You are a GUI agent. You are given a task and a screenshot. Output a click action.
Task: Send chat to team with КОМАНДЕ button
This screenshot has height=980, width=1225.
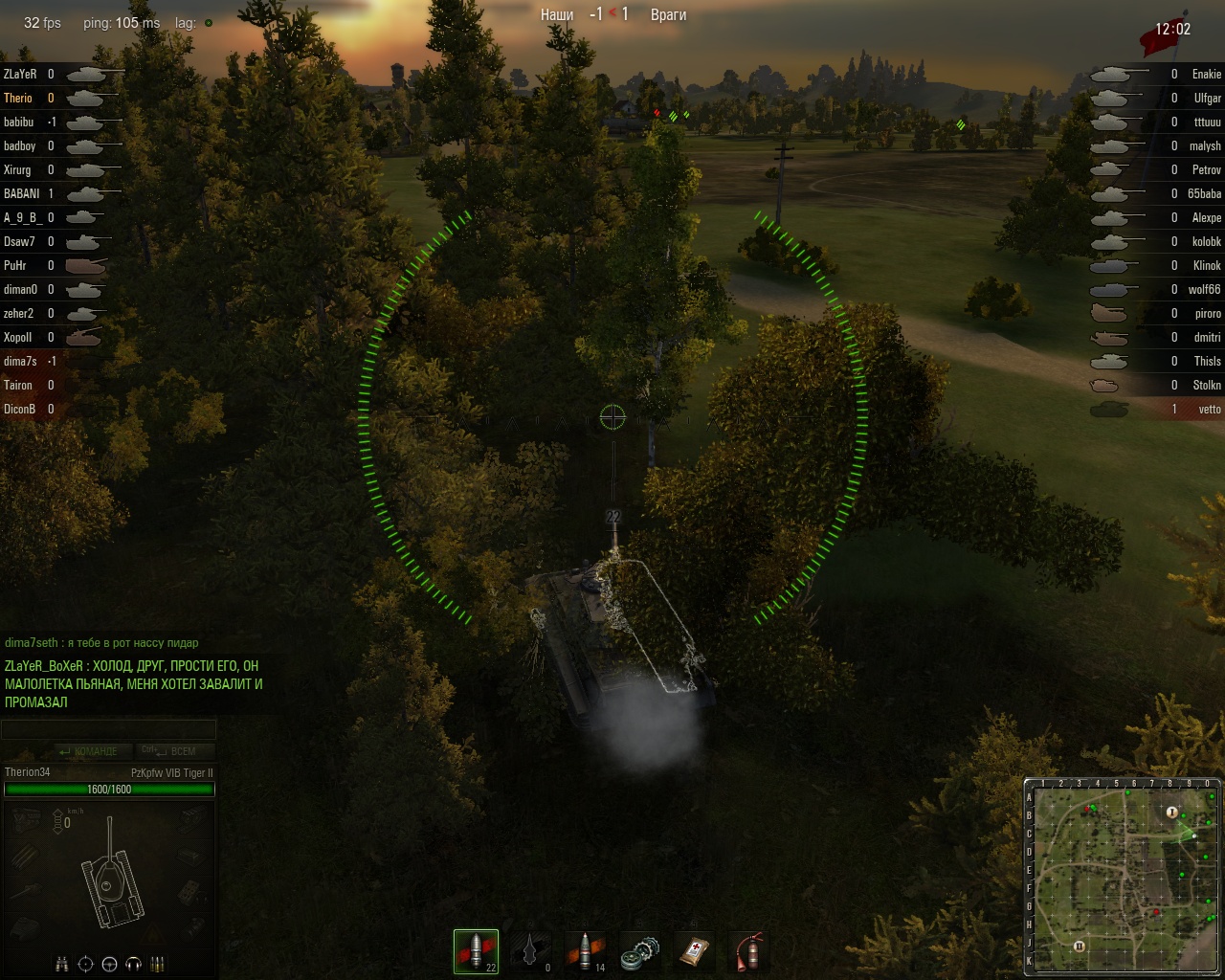(88, 751)
